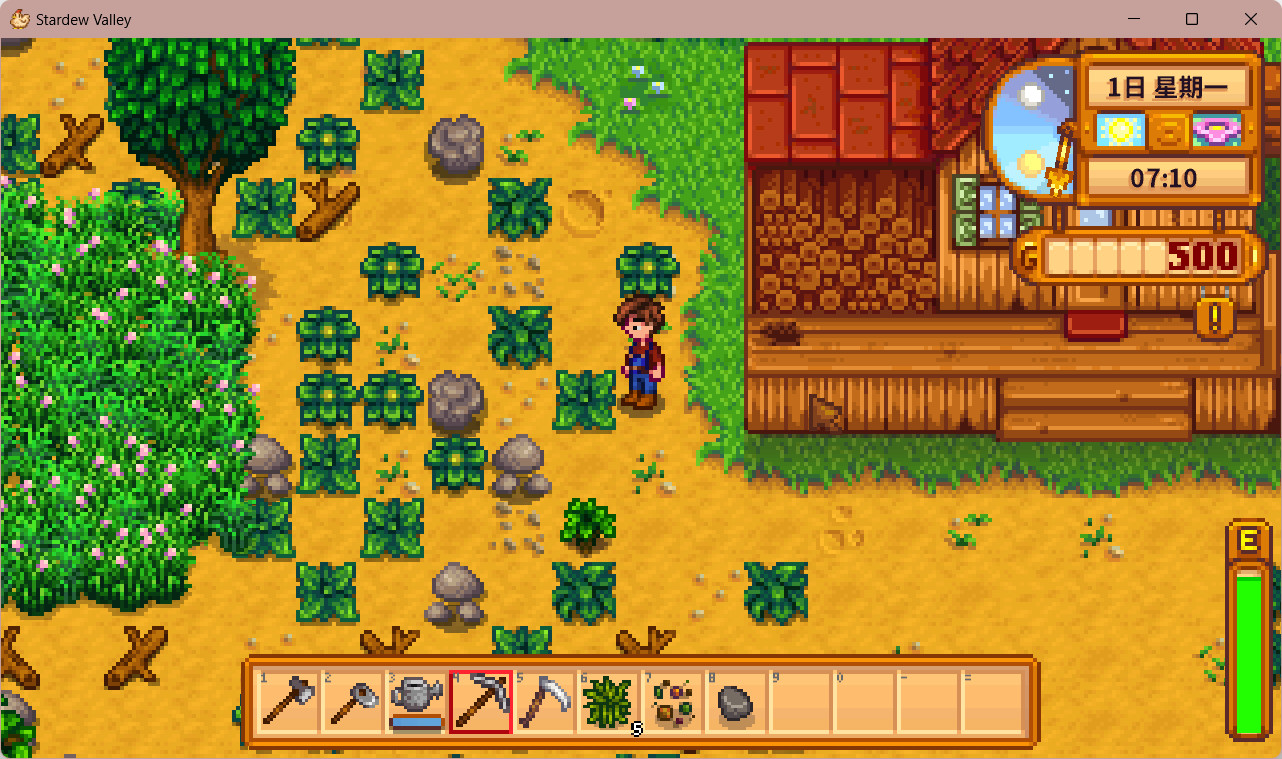Viewport: 1282px width, 759px height.
Task: Maximize the game window
Action: [x=1192, y=19]
